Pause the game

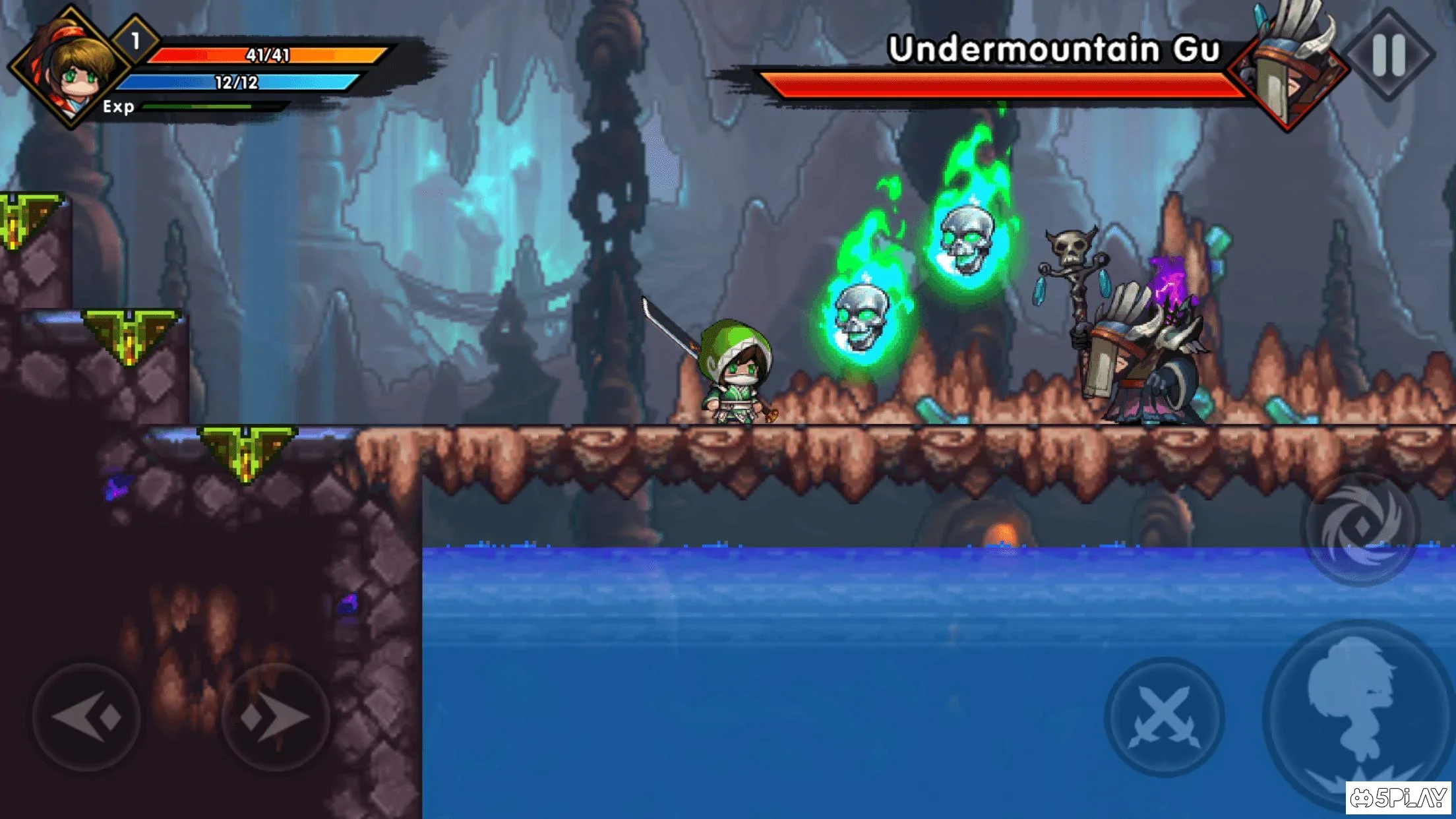click(1388, 54)
